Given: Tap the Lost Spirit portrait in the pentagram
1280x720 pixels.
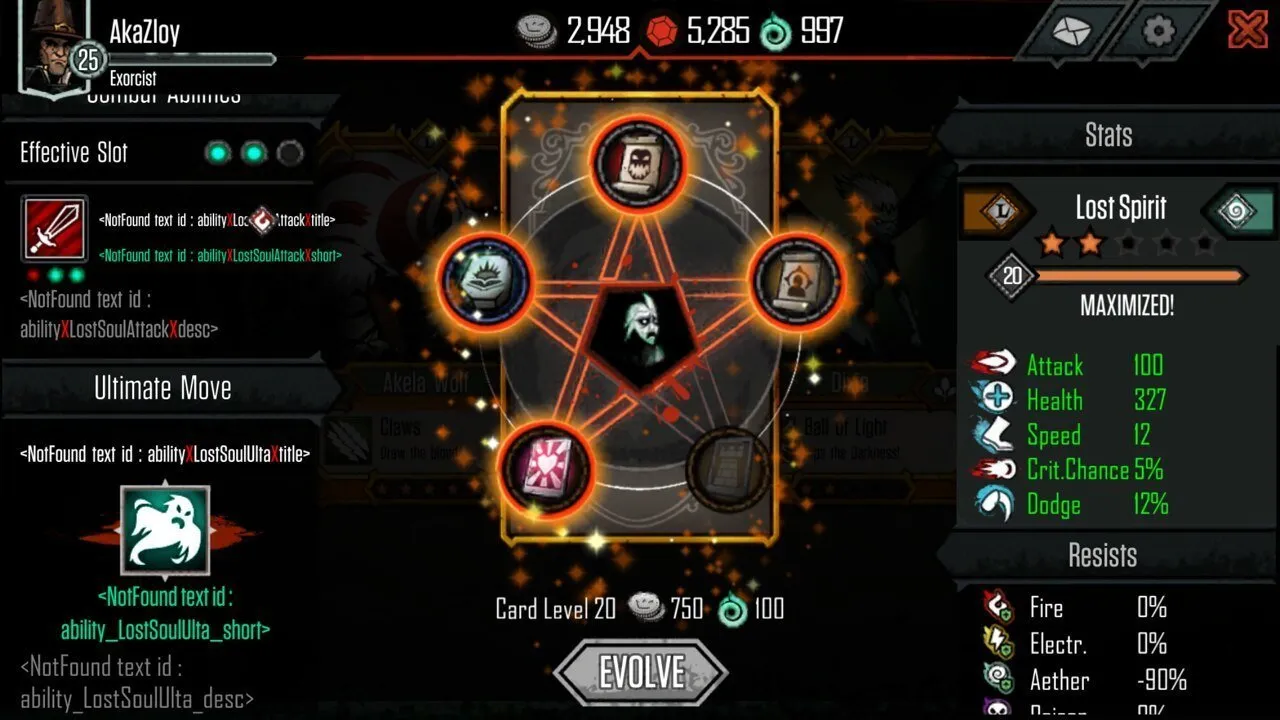Looking at the screenshot, I should [642, 338].
